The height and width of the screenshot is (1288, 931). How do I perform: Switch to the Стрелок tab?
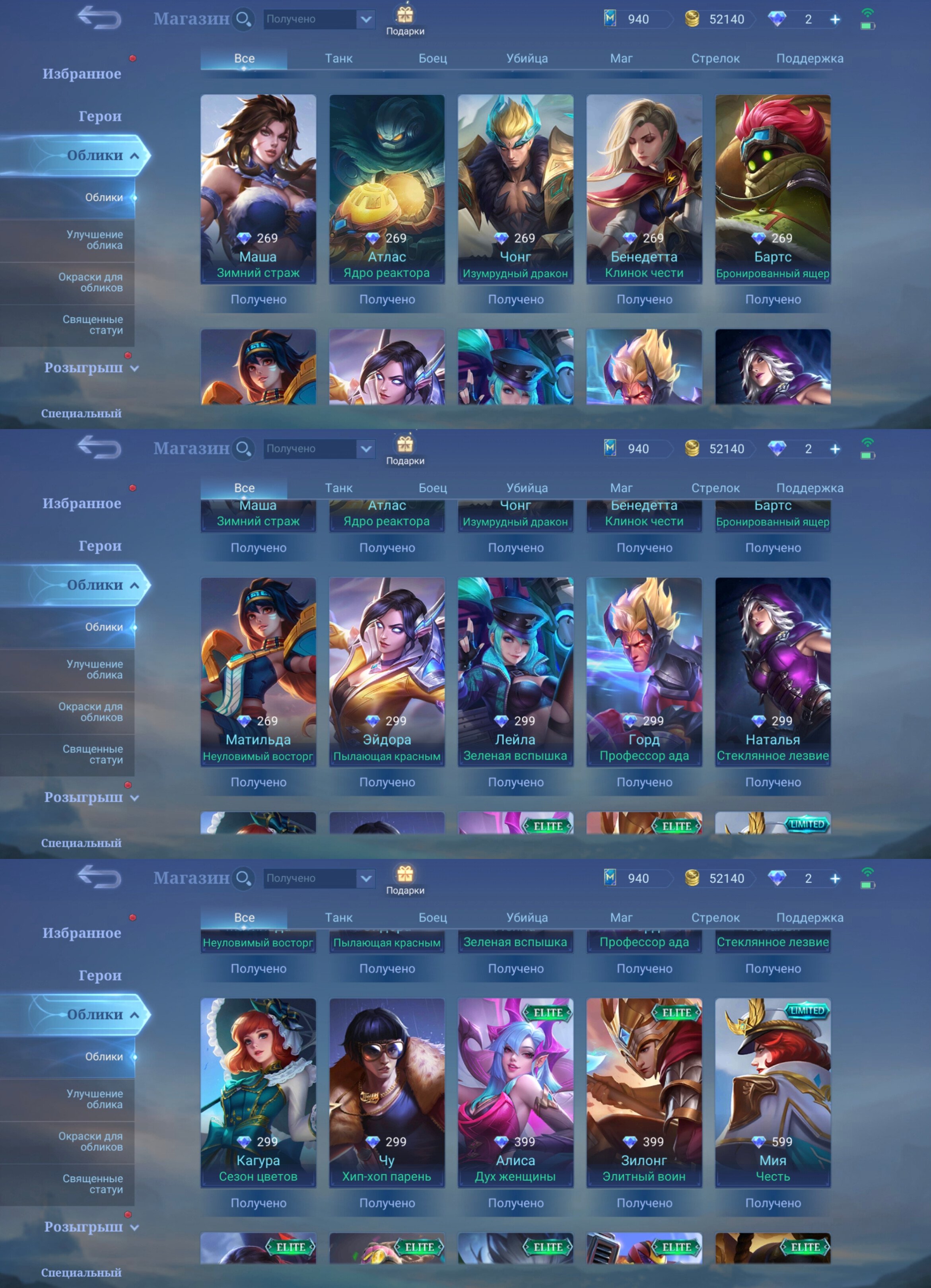(x=716, y=58)
